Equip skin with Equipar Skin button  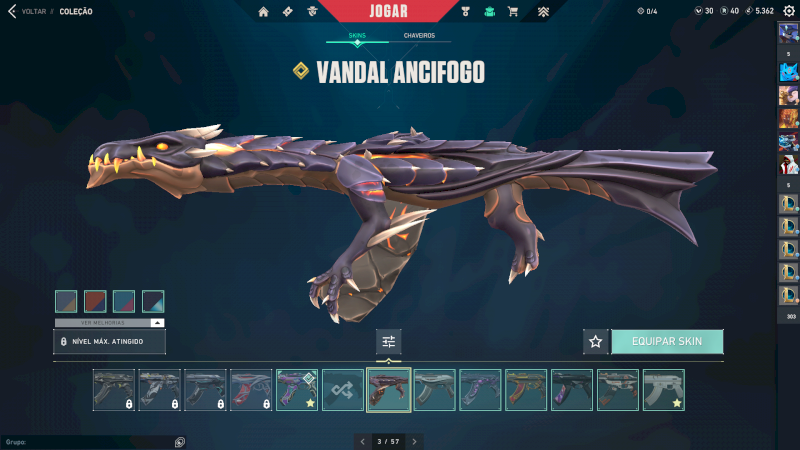667,341
